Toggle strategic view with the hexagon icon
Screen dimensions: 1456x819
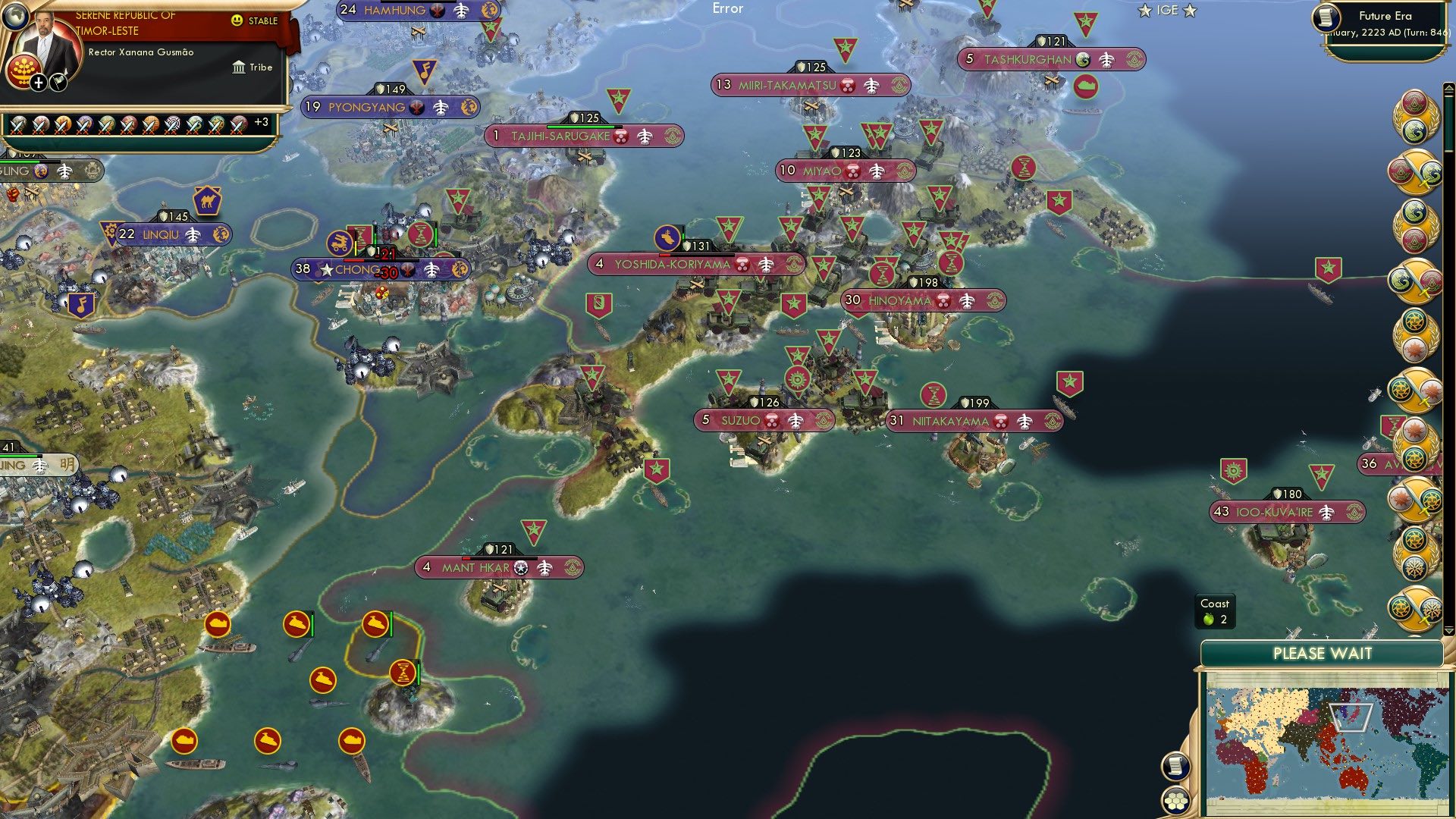pyautogui.click(x=1178, y=802)
